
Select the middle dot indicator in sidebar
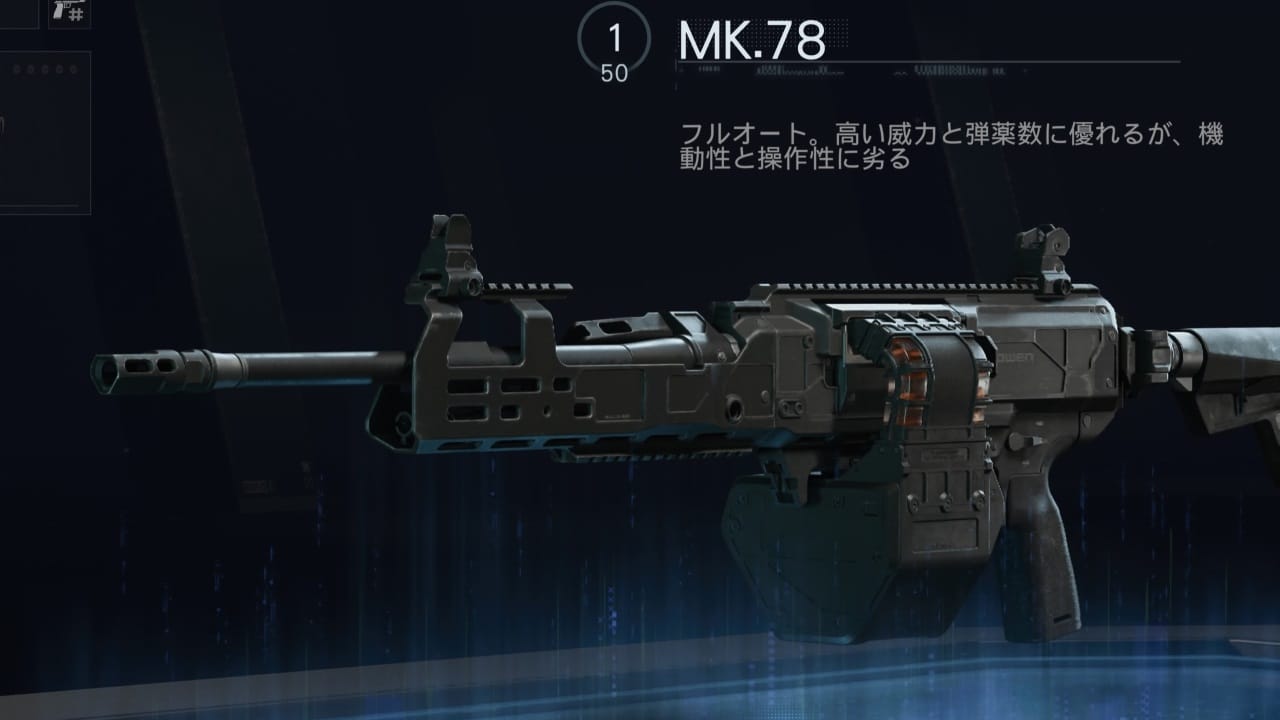[45, 69]
